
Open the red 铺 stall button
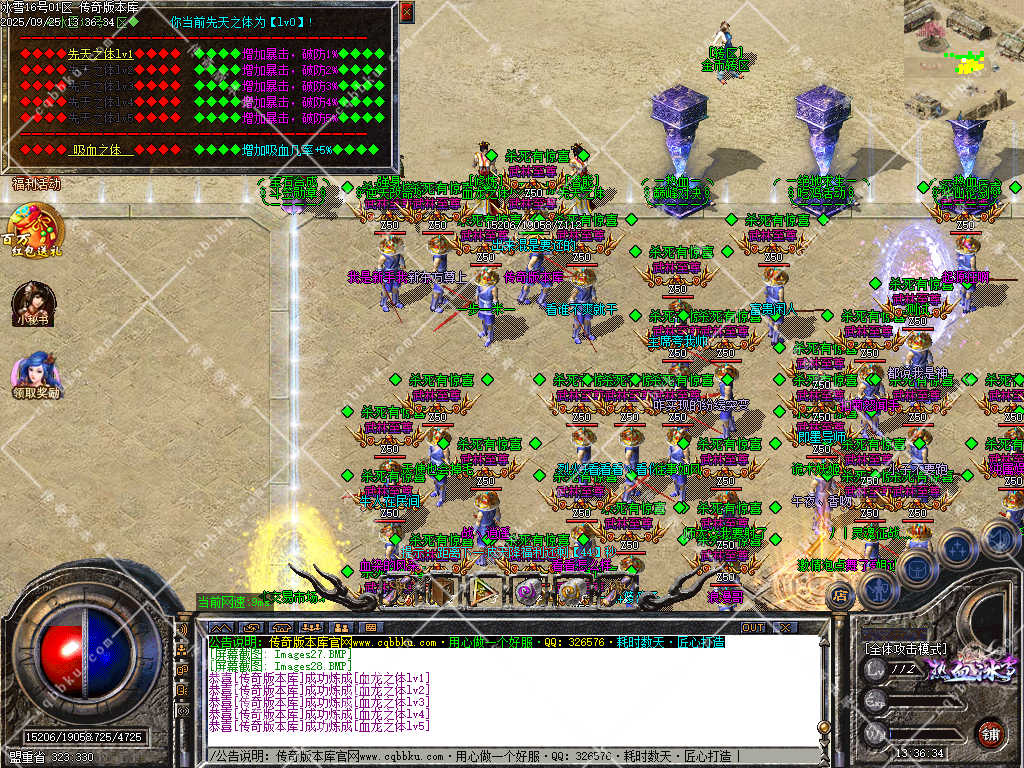[990, 734]
